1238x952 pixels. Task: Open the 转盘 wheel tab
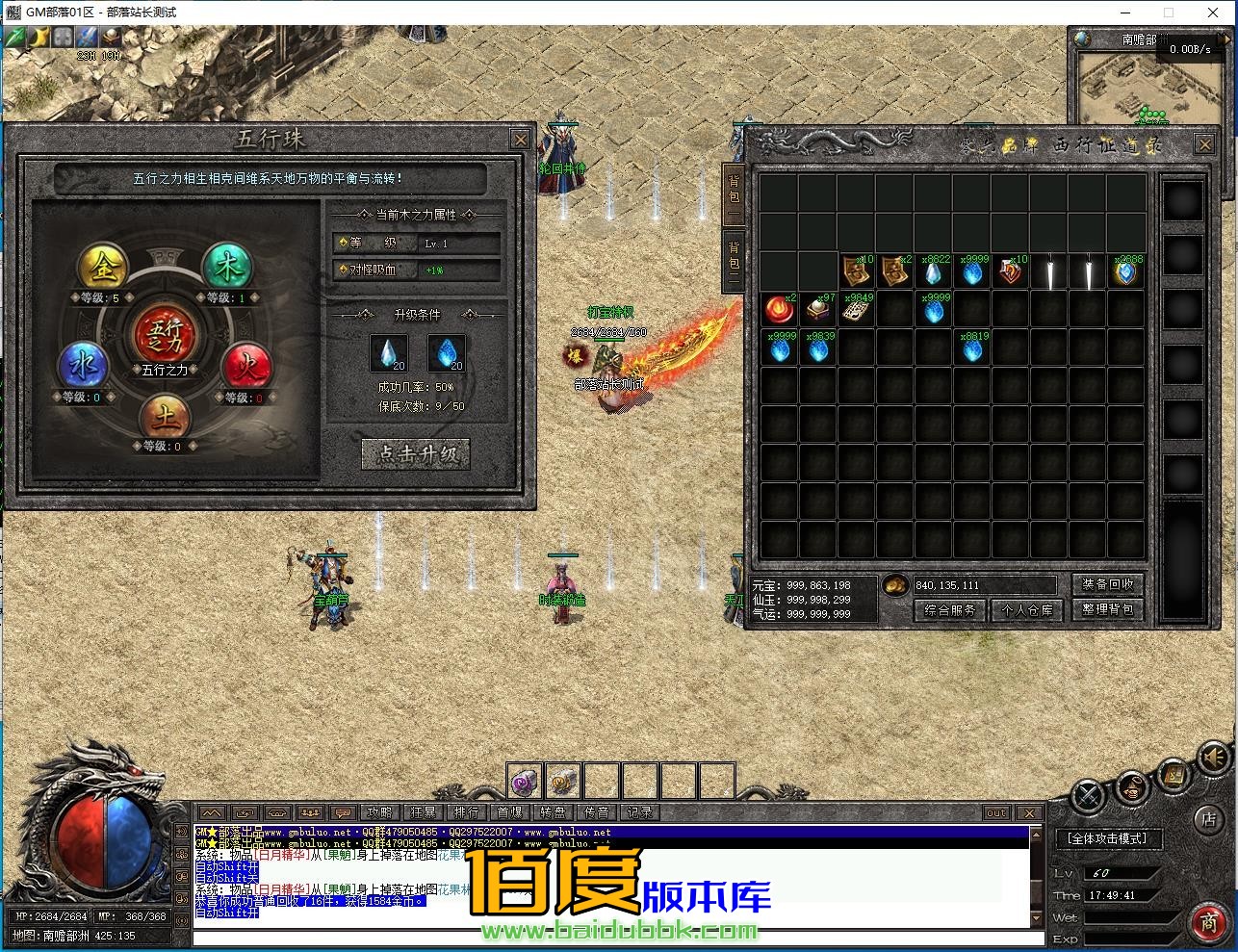click(553, 812)
